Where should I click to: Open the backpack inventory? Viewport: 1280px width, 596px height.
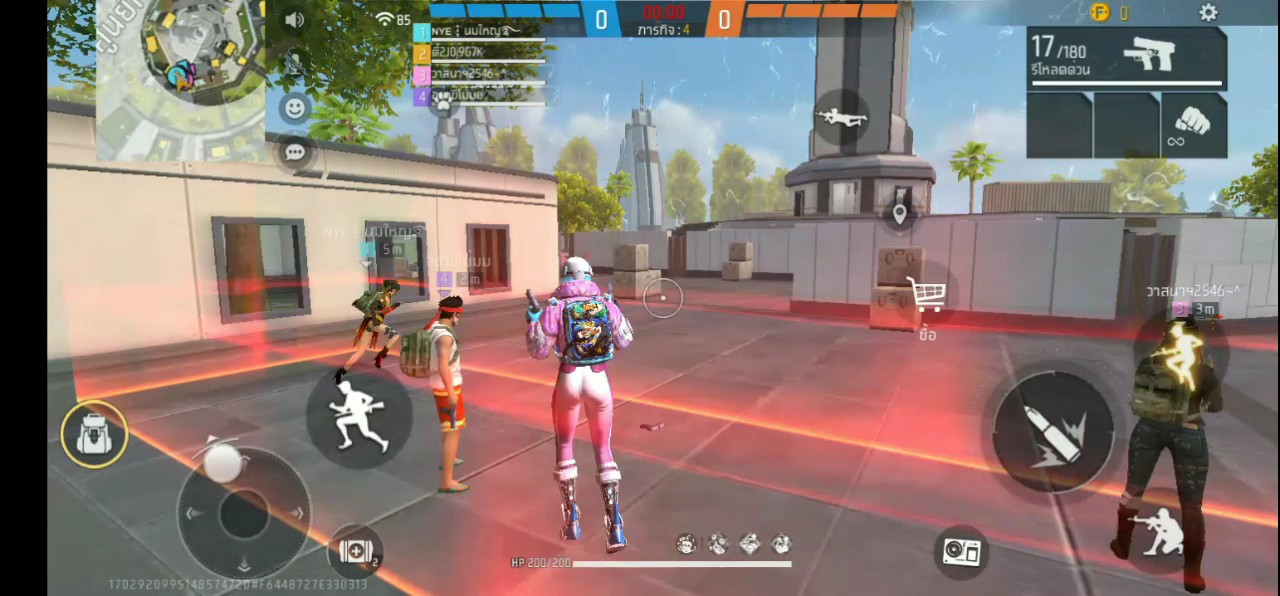(94, 434)
